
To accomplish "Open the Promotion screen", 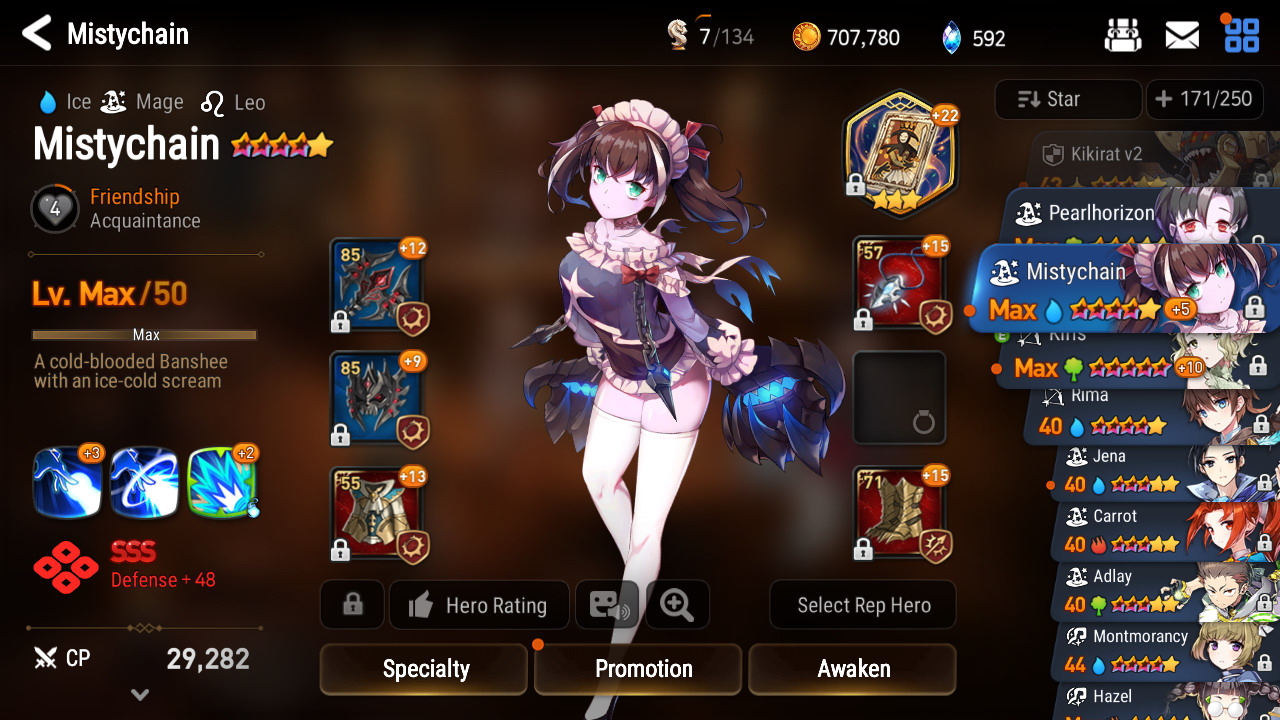I will (642, 669).
